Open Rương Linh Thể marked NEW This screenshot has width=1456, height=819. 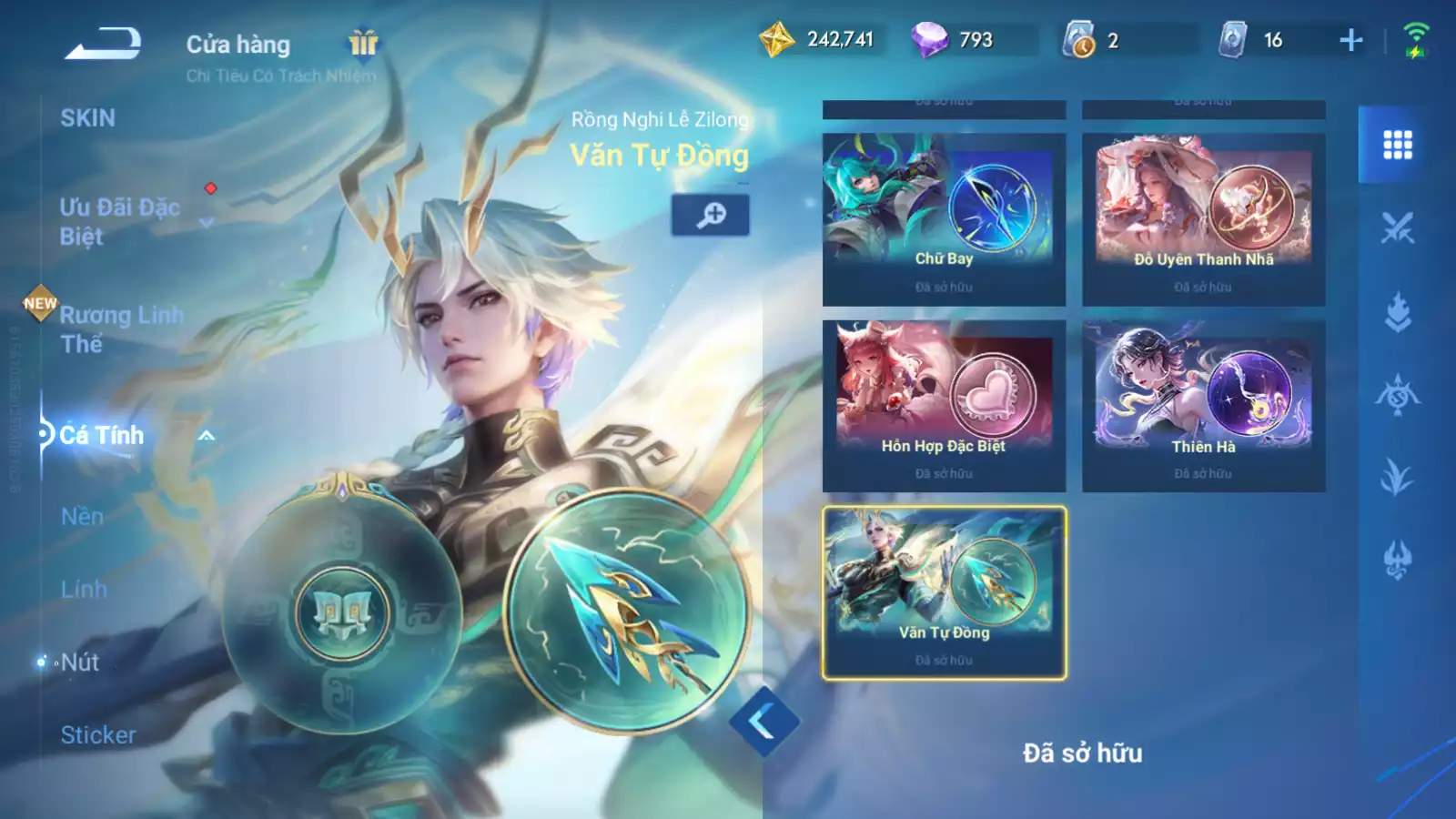123,328
